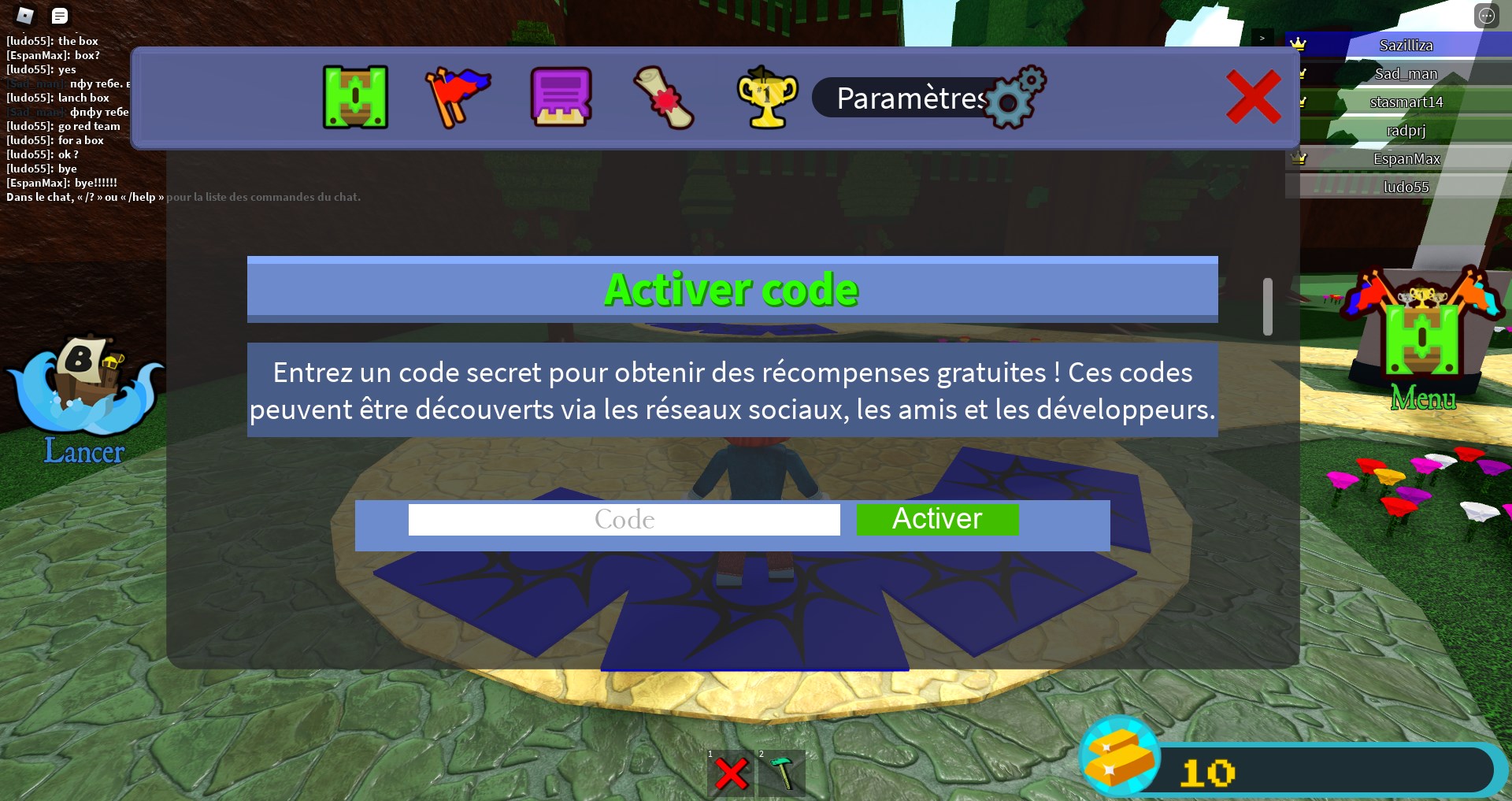Screen dimensions: 1512x801
Task: Click the red X in hotbar slot 1
Action: coord(732,773)
